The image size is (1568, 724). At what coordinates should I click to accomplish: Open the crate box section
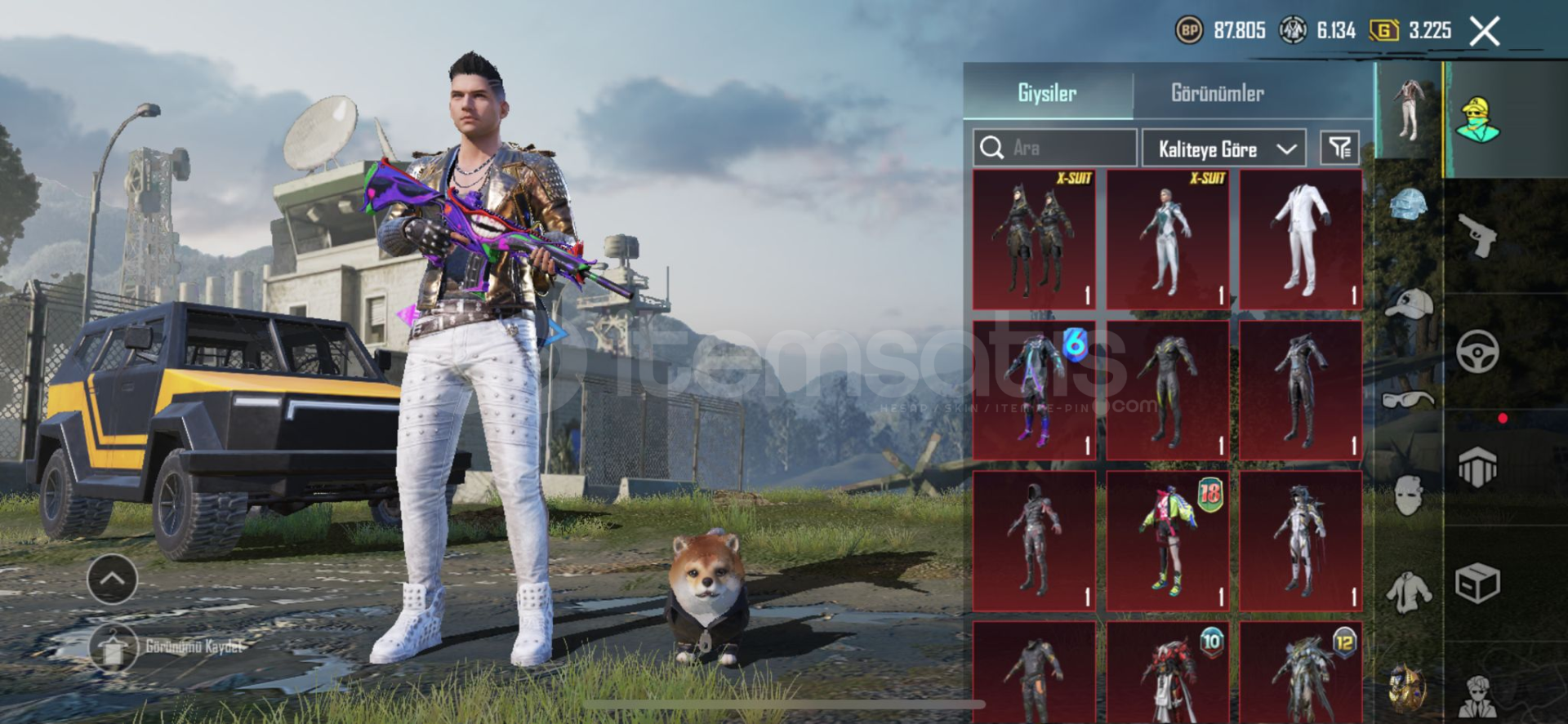(1477, 584)
